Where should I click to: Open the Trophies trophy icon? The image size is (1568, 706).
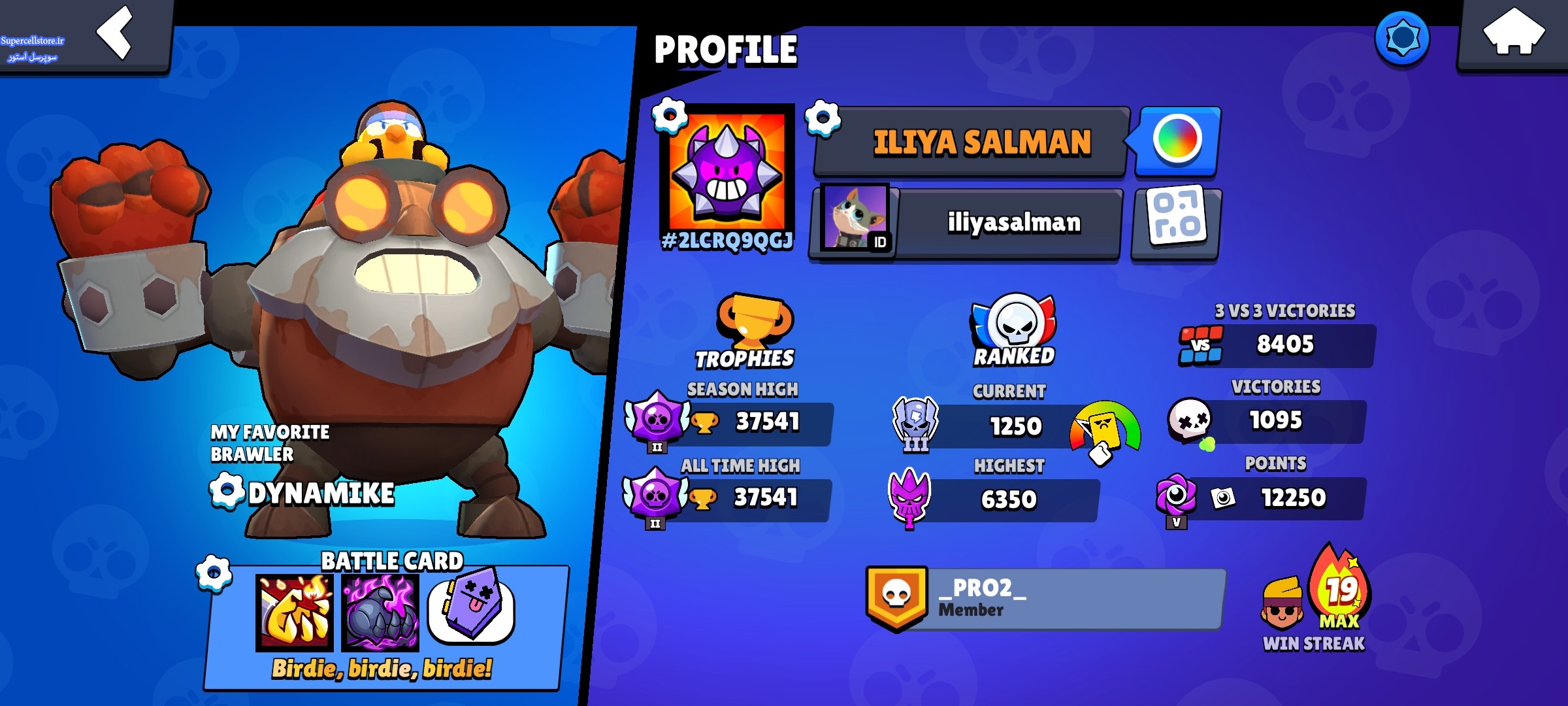pos(753,320)
